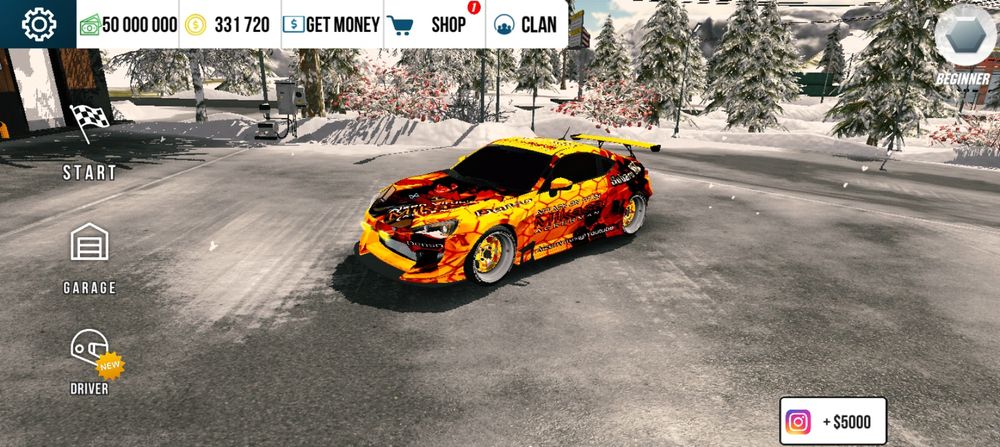
Task: Start a race with the checkered flag
Action: 90,141
